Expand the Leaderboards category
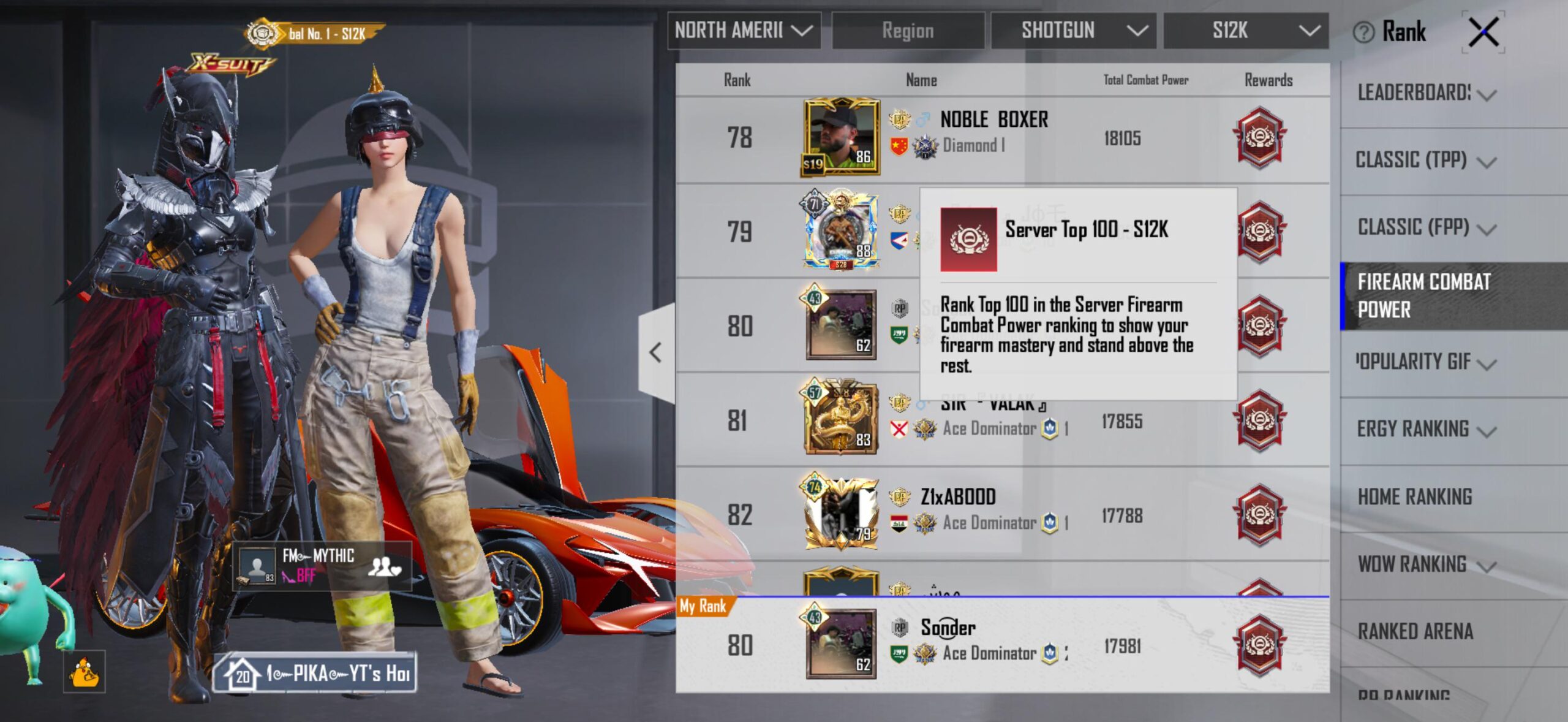 (x=1427, y=93)
